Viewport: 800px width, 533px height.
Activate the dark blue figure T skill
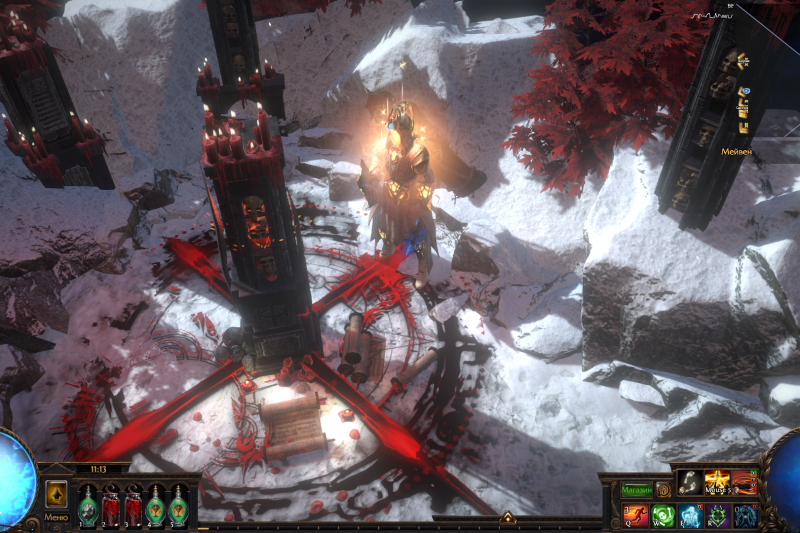coord(744,516)
